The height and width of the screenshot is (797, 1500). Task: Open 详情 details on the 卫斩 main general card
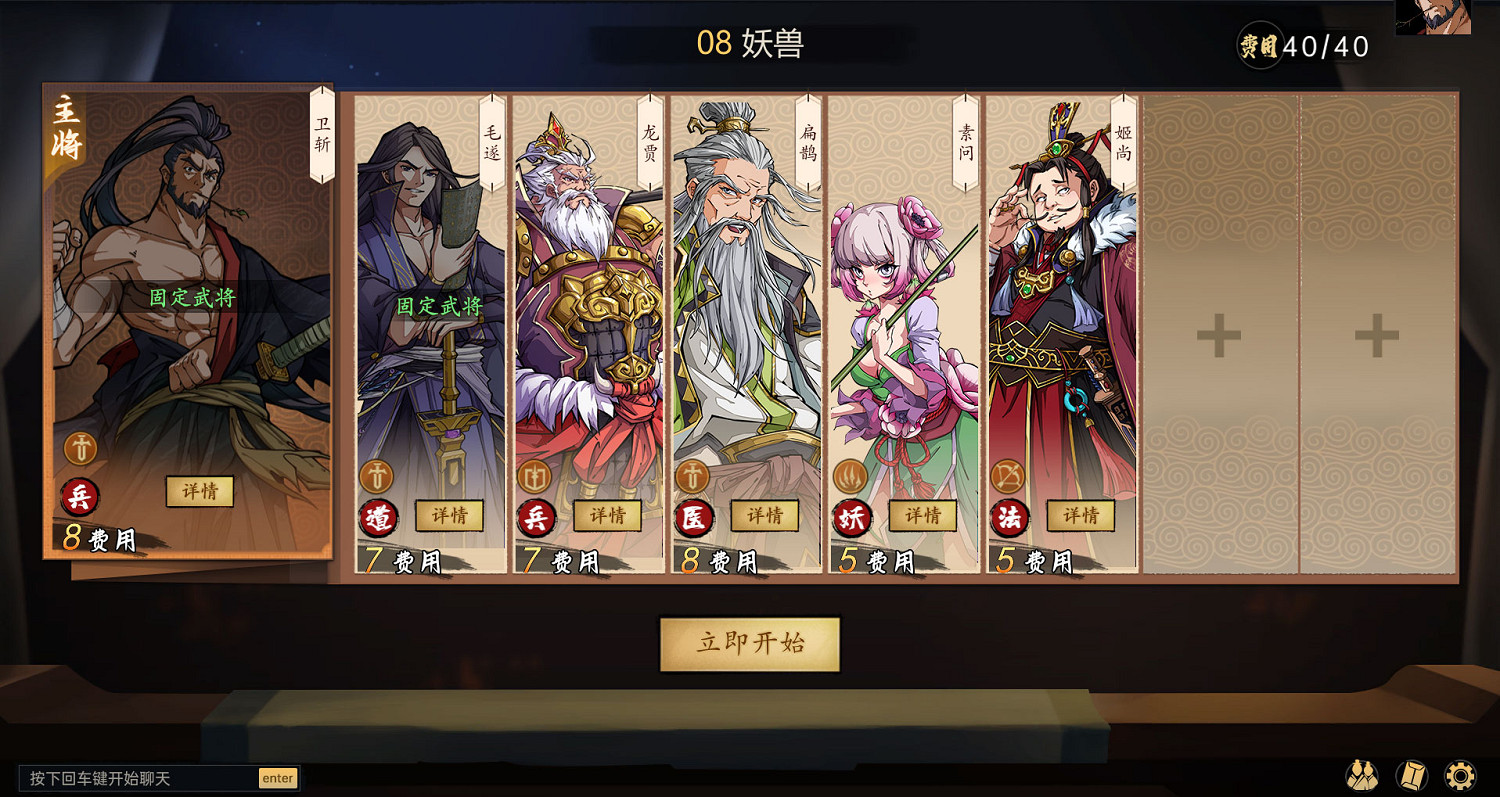199,491
